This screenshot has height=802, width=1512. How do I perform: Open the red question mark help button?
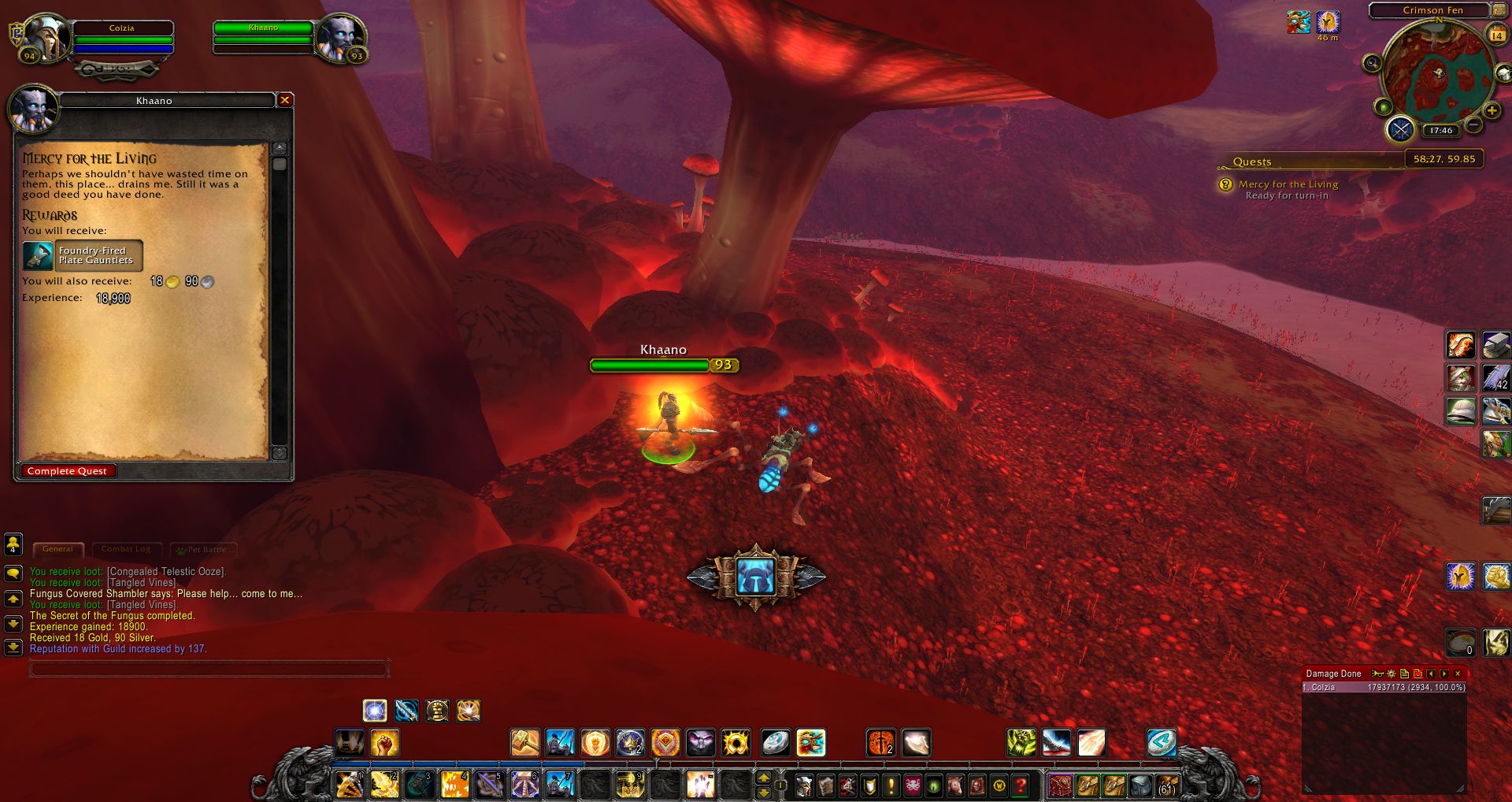tap(1021, 785)
